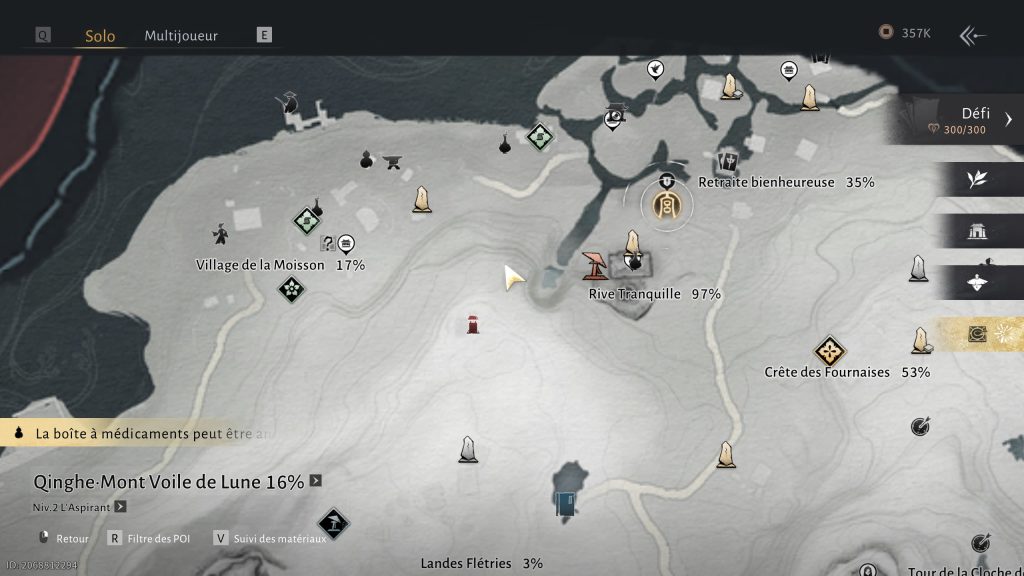Click the Retour button
Screen dimensions: 1024x576
click(72, 538)
